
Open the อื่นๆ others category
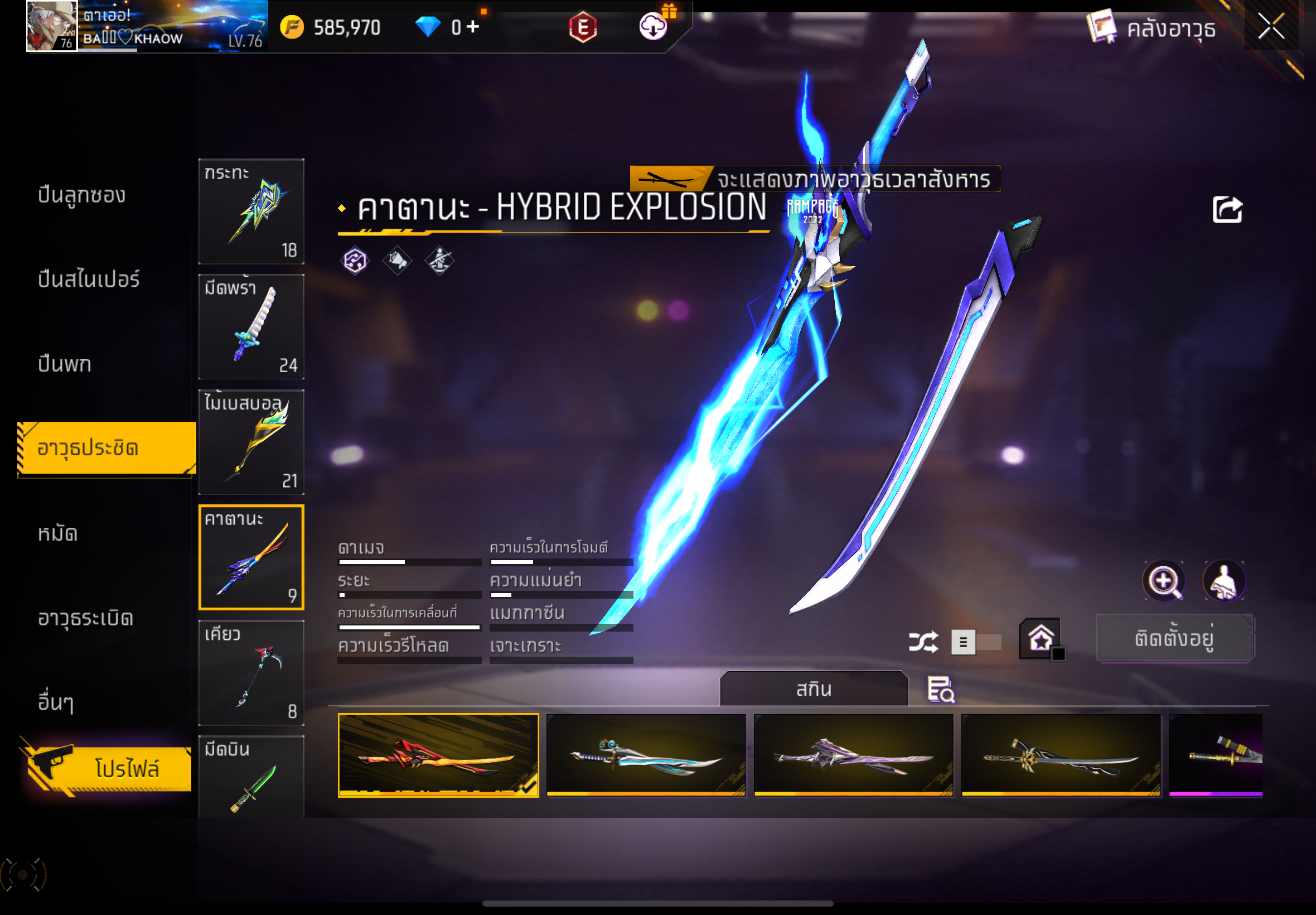[x=56, y=702]
